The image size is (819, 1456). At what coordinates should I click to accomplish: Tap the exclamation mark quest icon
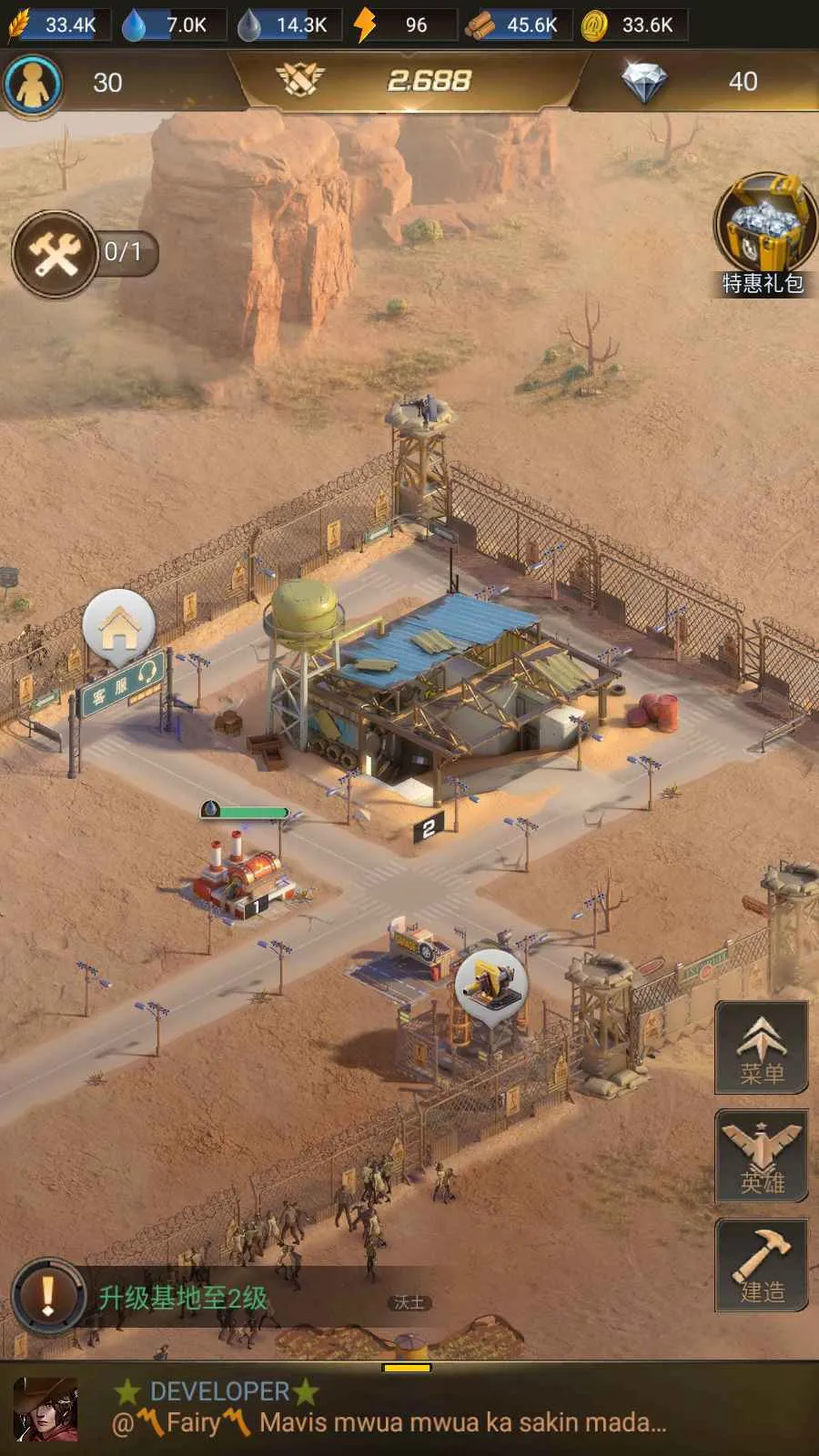(48, 1296)
